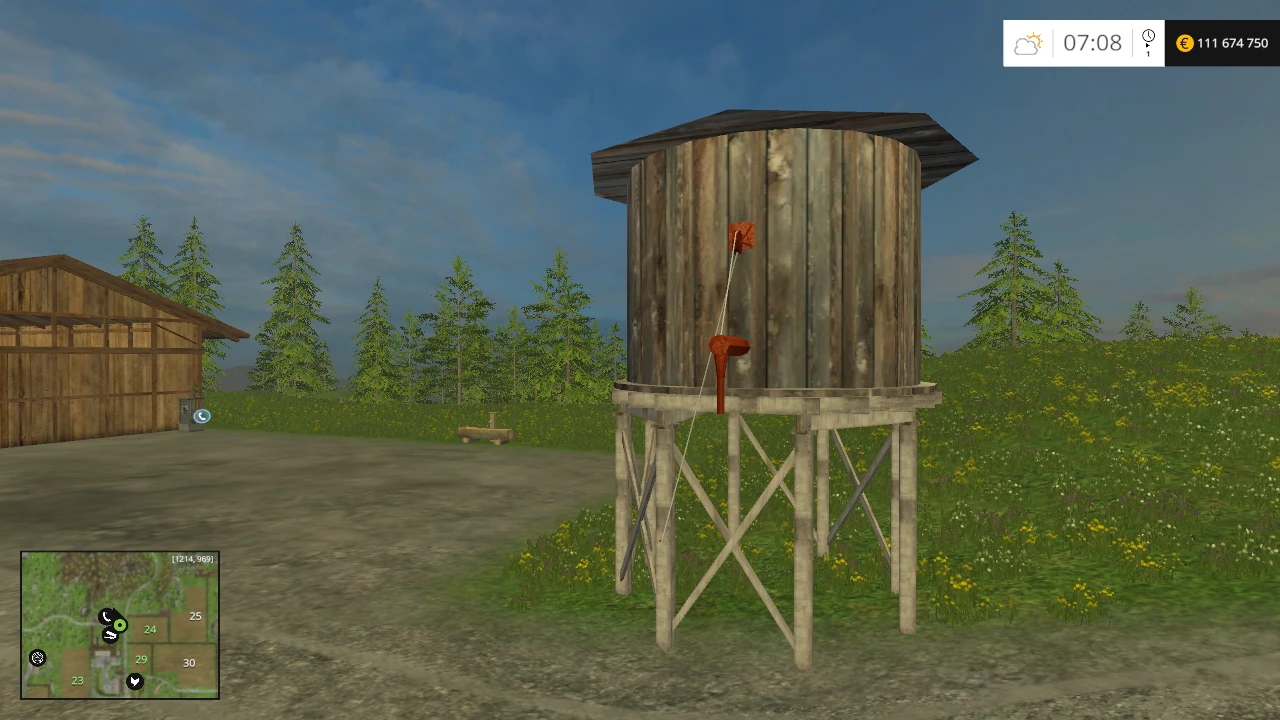
Task: Click the euro coin money icon
Action: coord(1184,43)
